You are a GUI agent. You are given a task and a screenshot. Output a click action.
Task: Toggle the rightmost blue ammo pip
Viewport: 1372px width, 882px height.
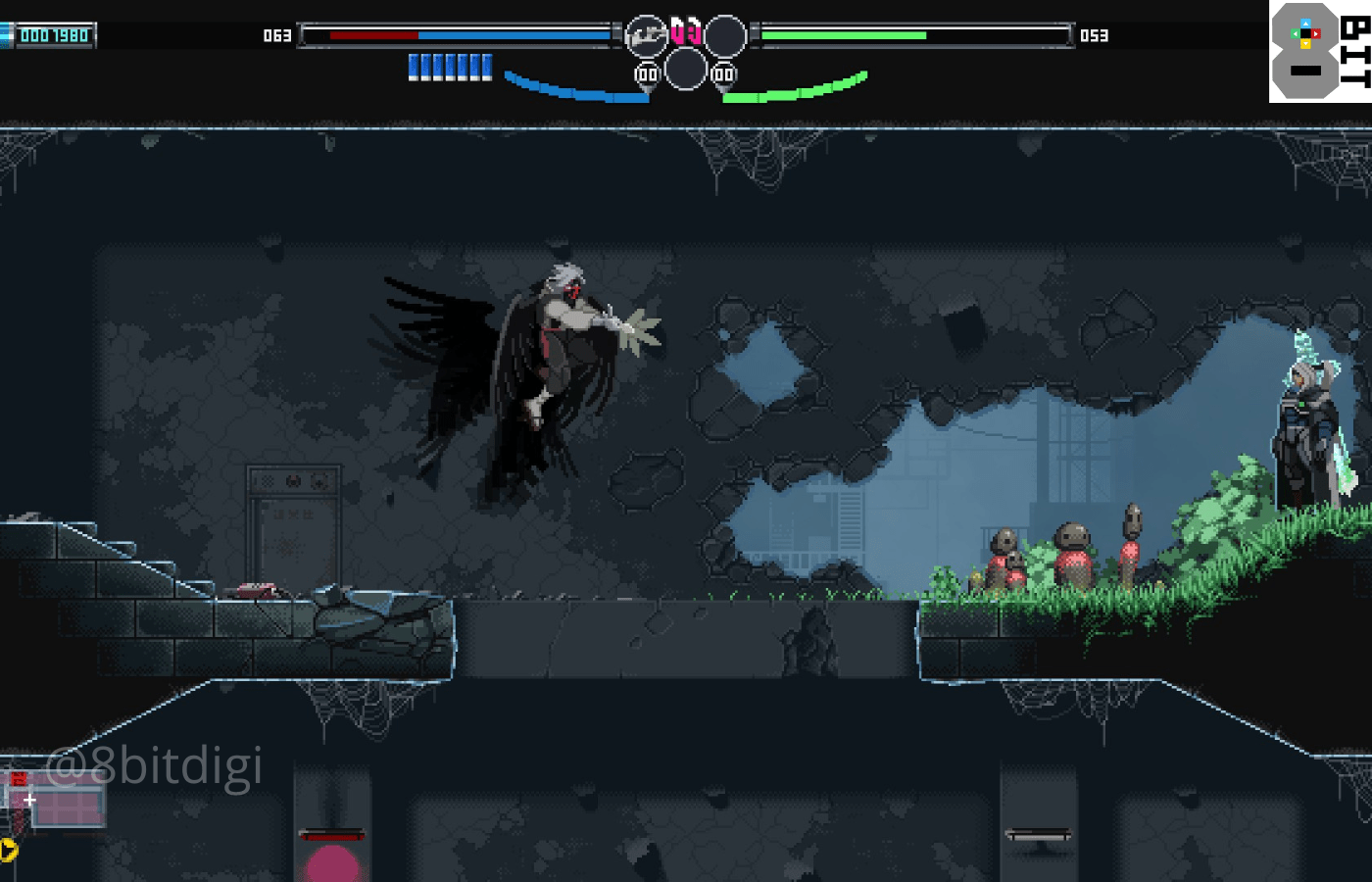click(x=487, y=65)
